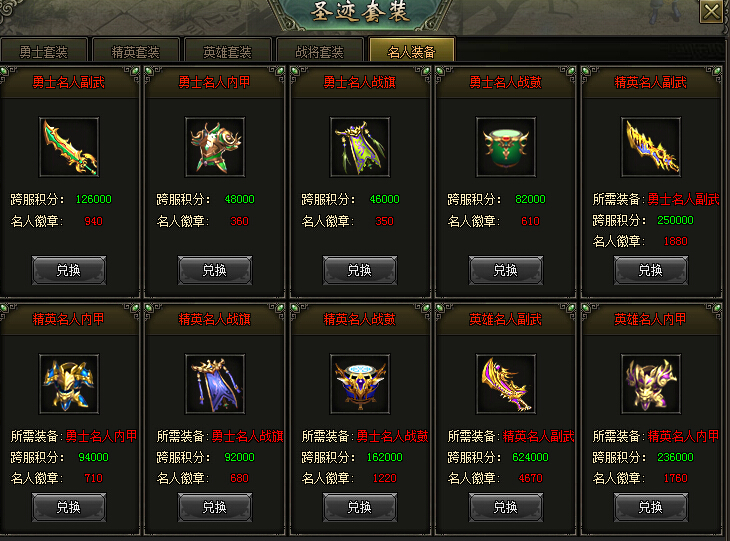Select the 英雄套装 tab
Screen dimensions: 730x541
point(227,52)
